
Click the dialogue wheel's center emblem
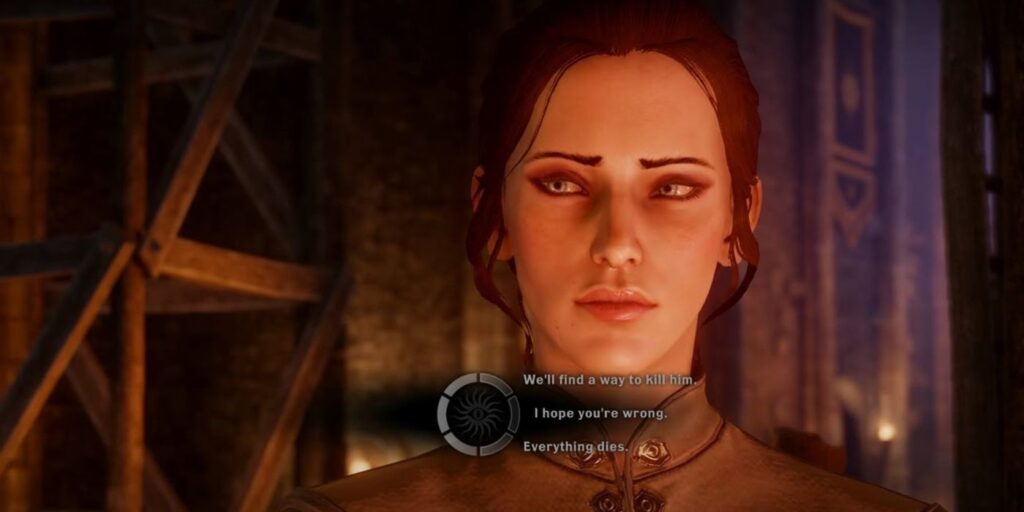(477, 414)
